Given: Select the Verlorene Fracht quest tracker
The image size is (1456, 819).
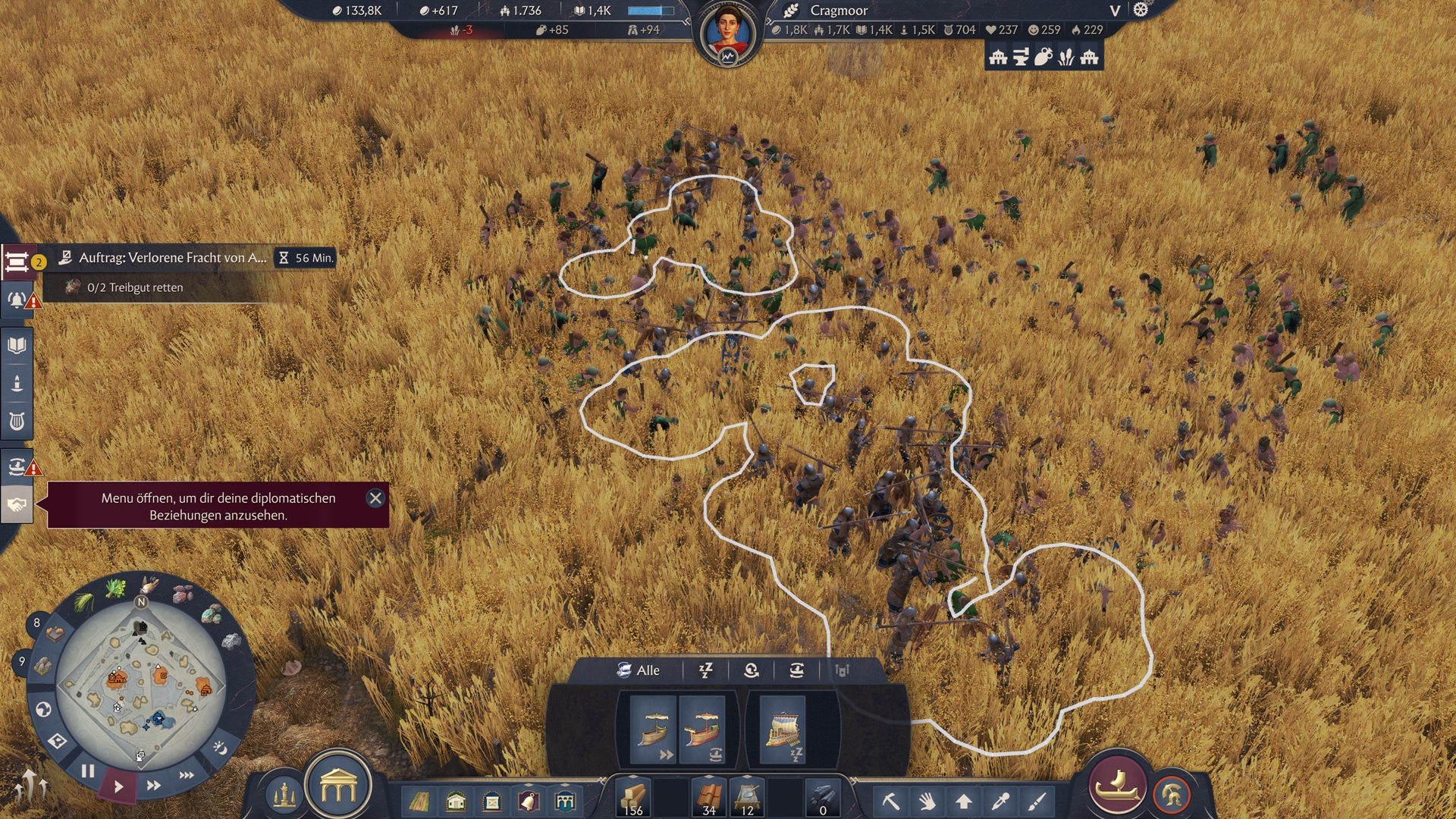Looking at the screenshot, I should pos(173,258).
